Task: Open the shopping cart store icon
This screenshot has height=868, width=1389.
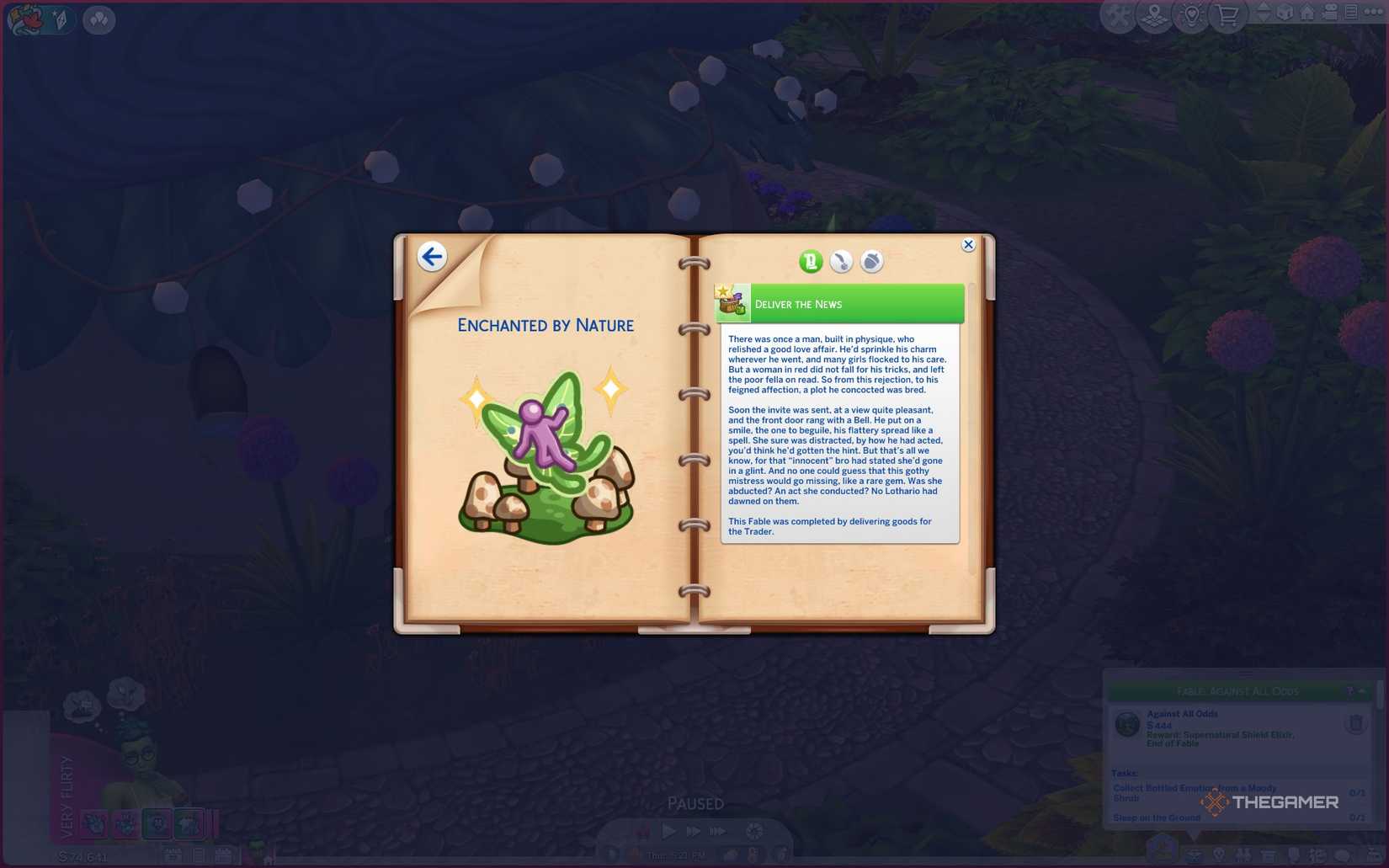Action: [1227, 14]
